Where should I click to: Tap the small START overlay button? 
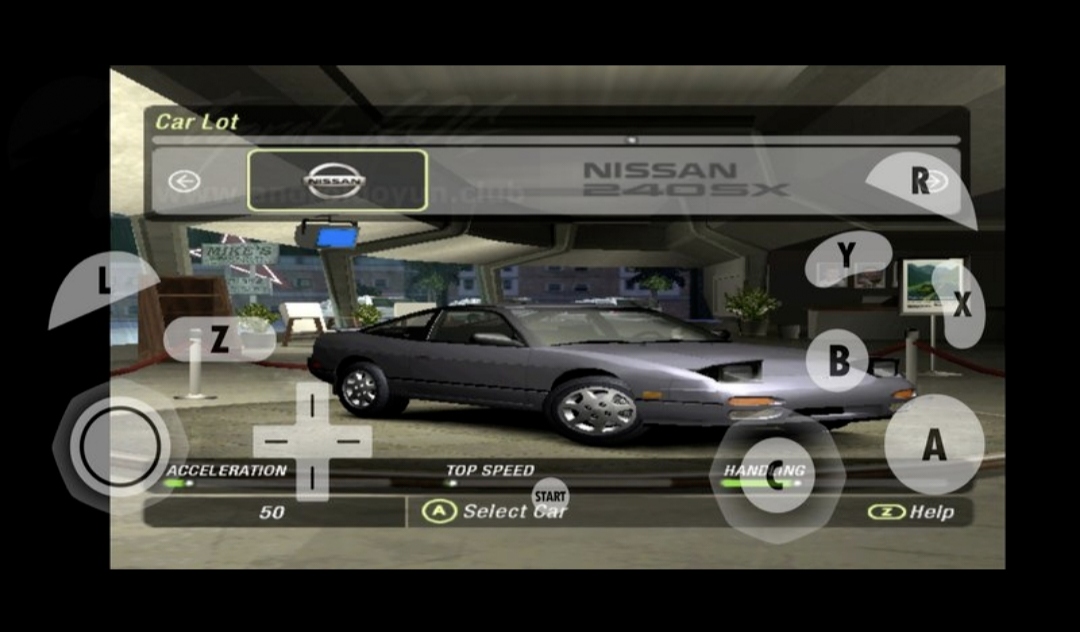550,495
